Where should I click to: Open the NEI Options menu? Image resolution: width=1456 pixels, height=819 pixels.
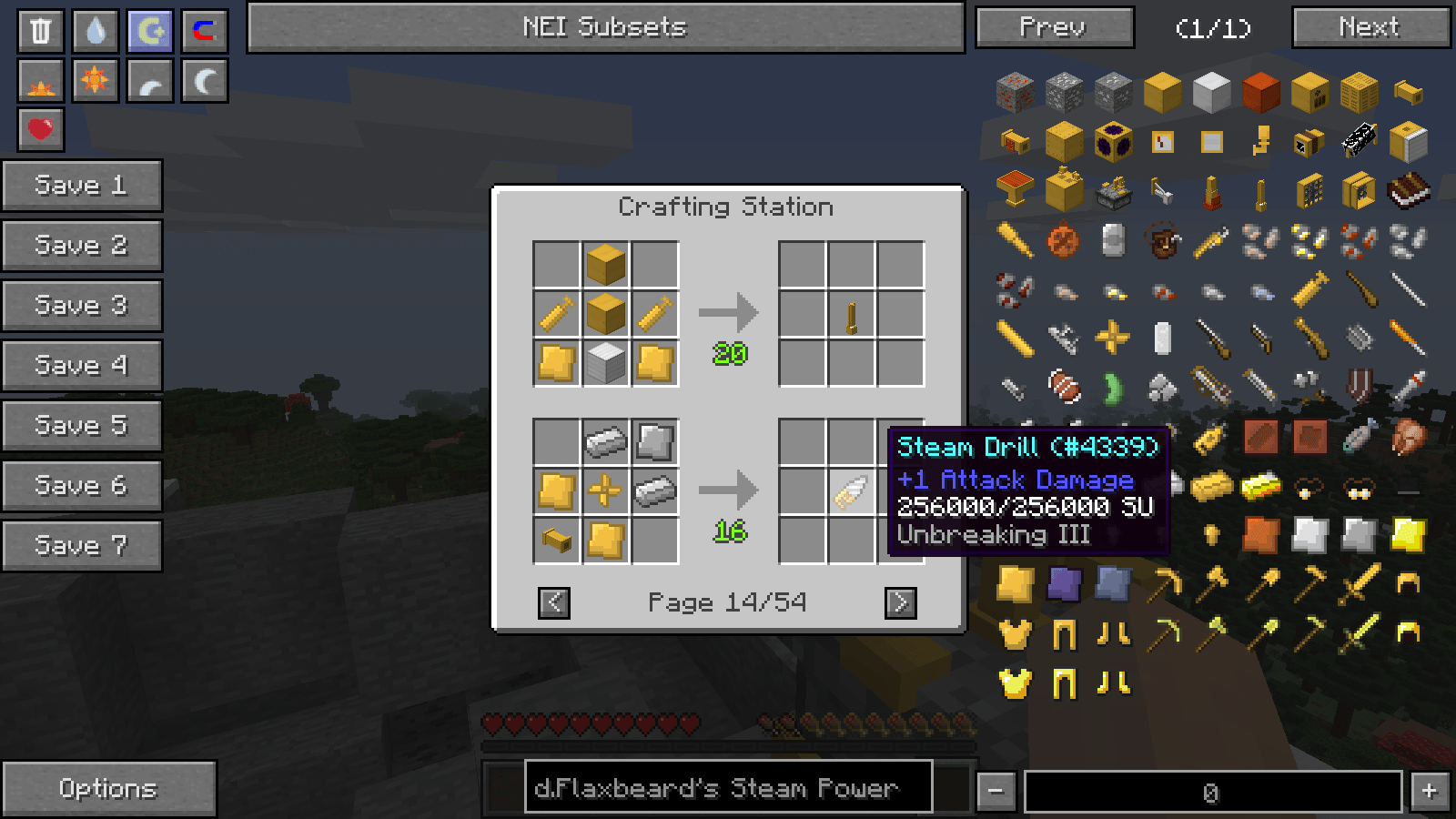108,788
